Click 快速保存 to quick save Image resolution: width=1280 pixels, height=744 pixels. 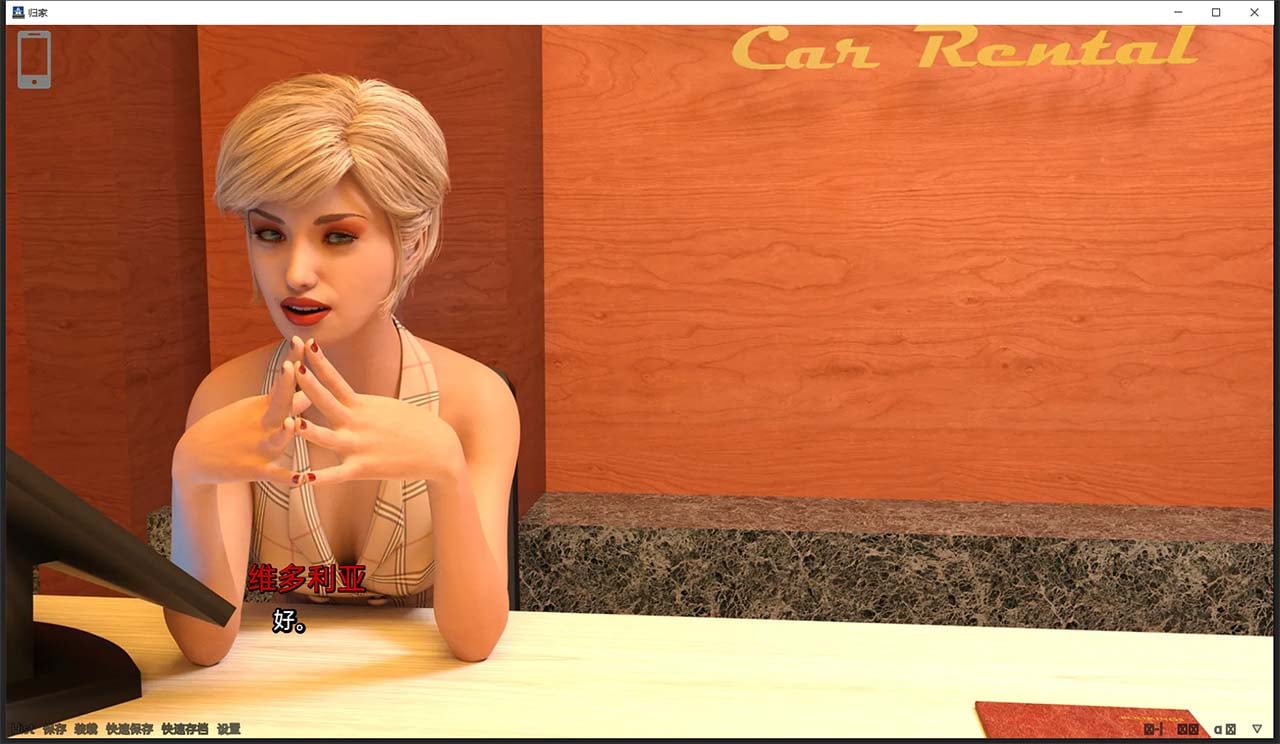click(x=129, y=730)
